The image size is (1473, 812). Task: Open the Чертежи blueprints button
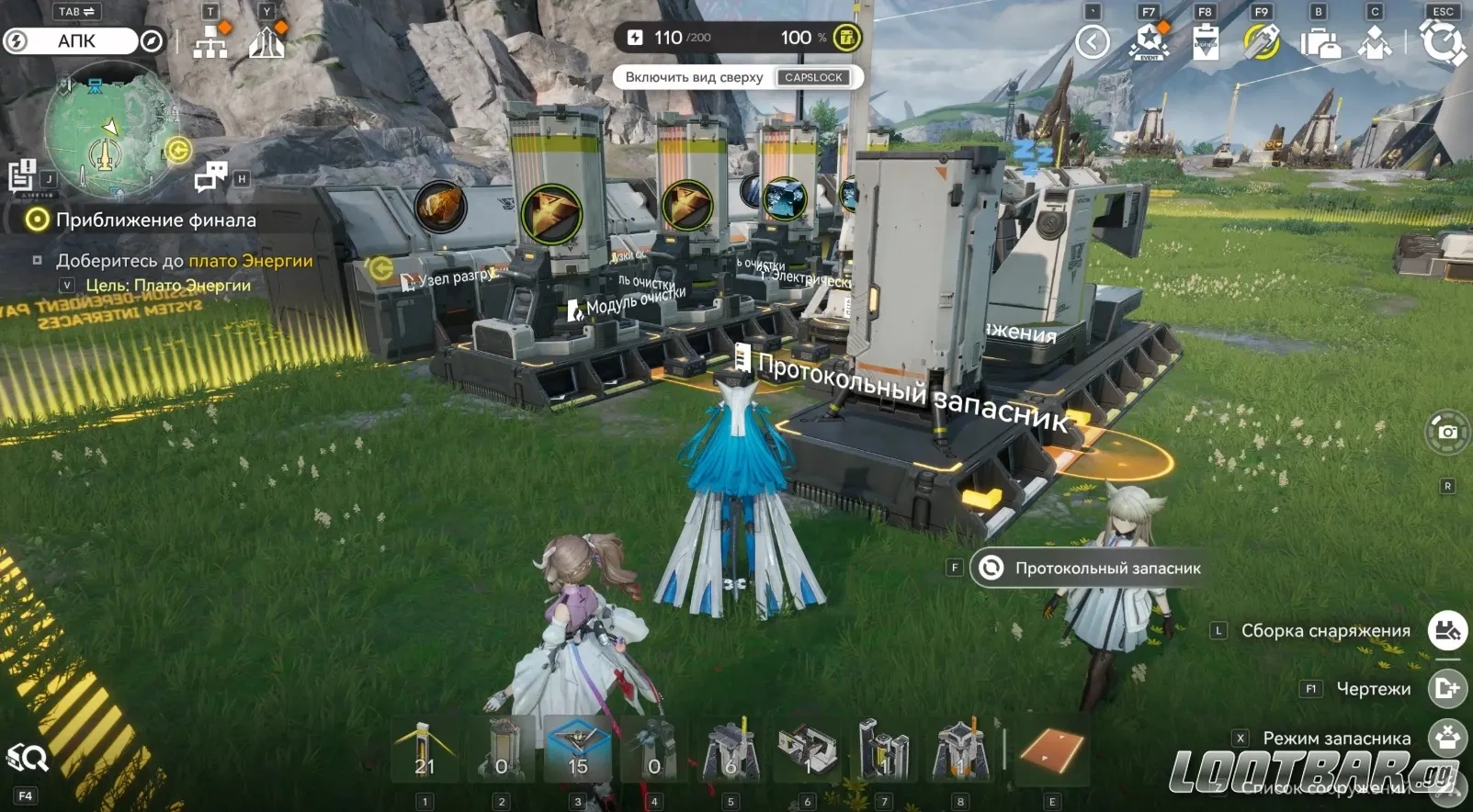(1447, 688)
